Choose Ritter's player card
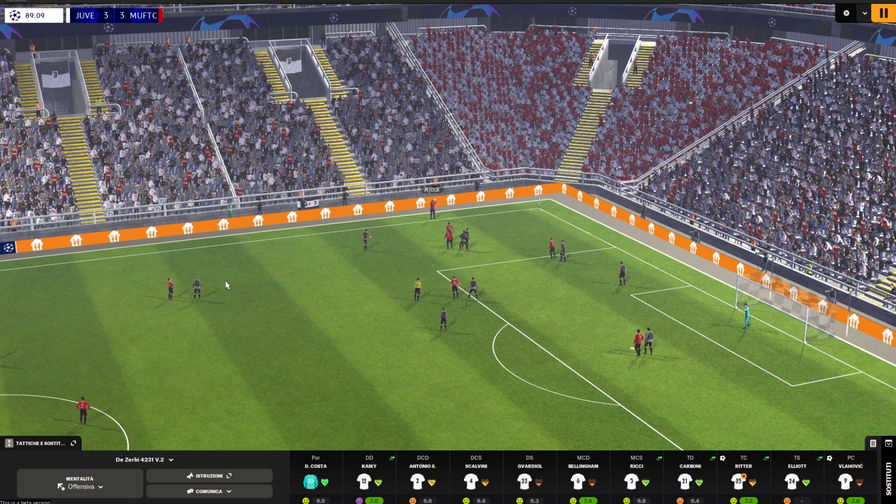The image size is (896, 504). (x=744, y=477)
